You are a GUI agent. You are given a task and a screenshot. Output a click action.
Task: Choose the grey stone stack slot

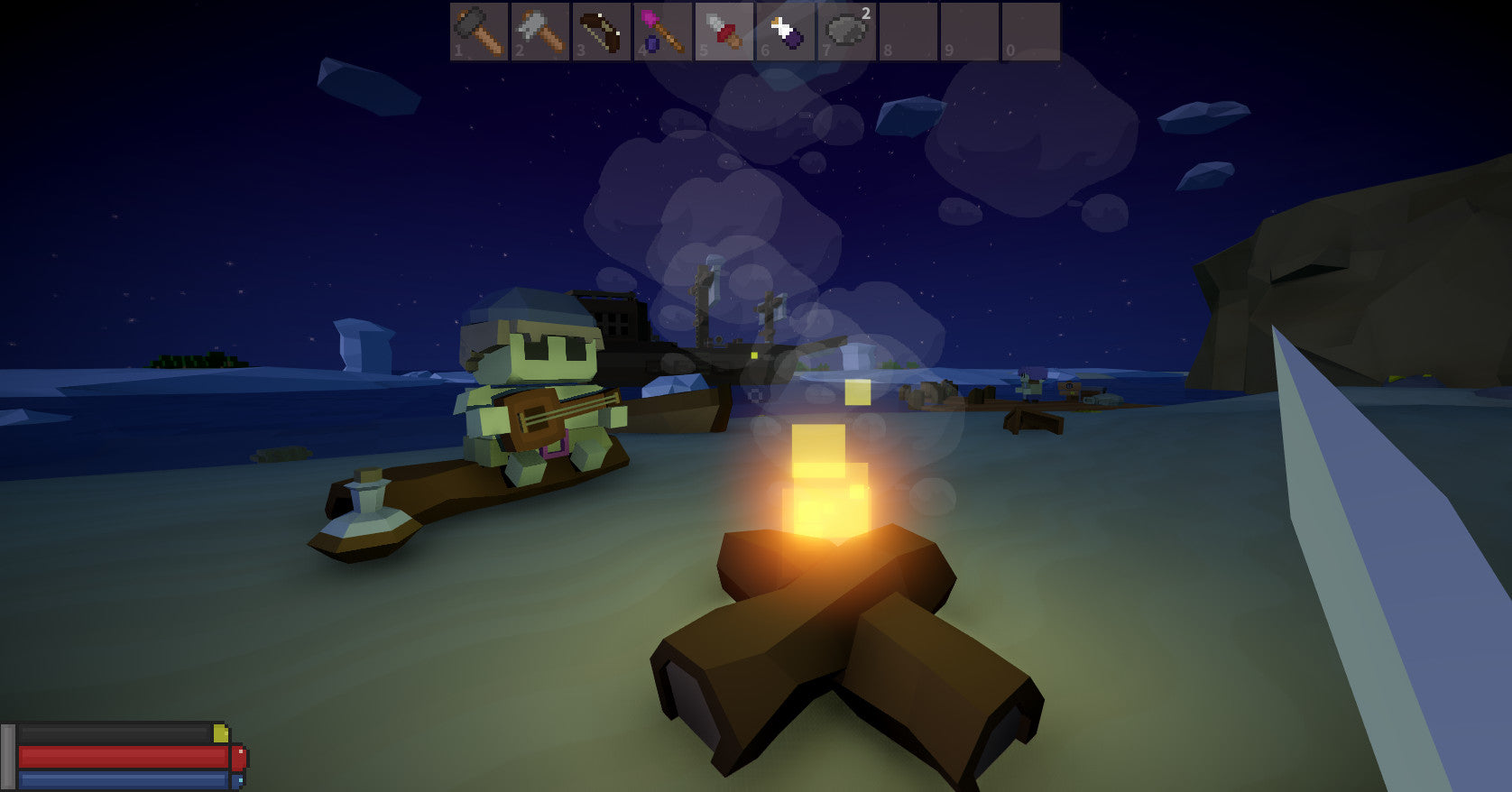click(847, 32)
